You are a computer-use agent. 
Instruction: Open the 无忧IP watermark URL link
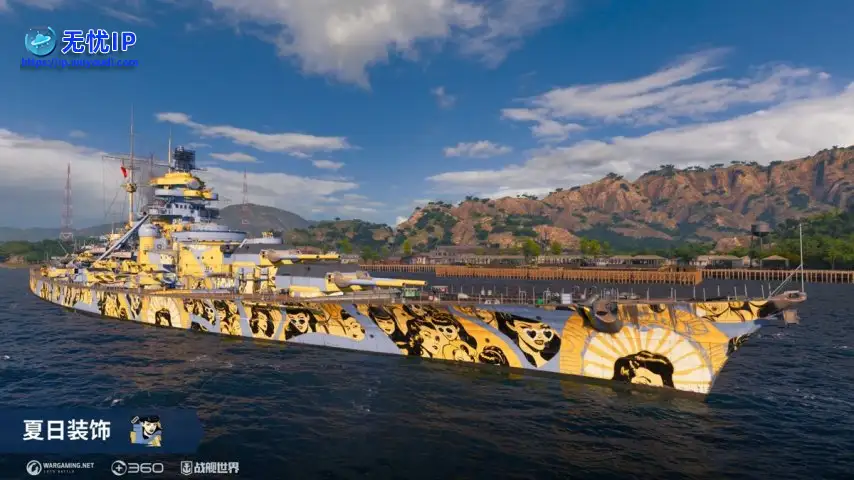pos(79,63)
